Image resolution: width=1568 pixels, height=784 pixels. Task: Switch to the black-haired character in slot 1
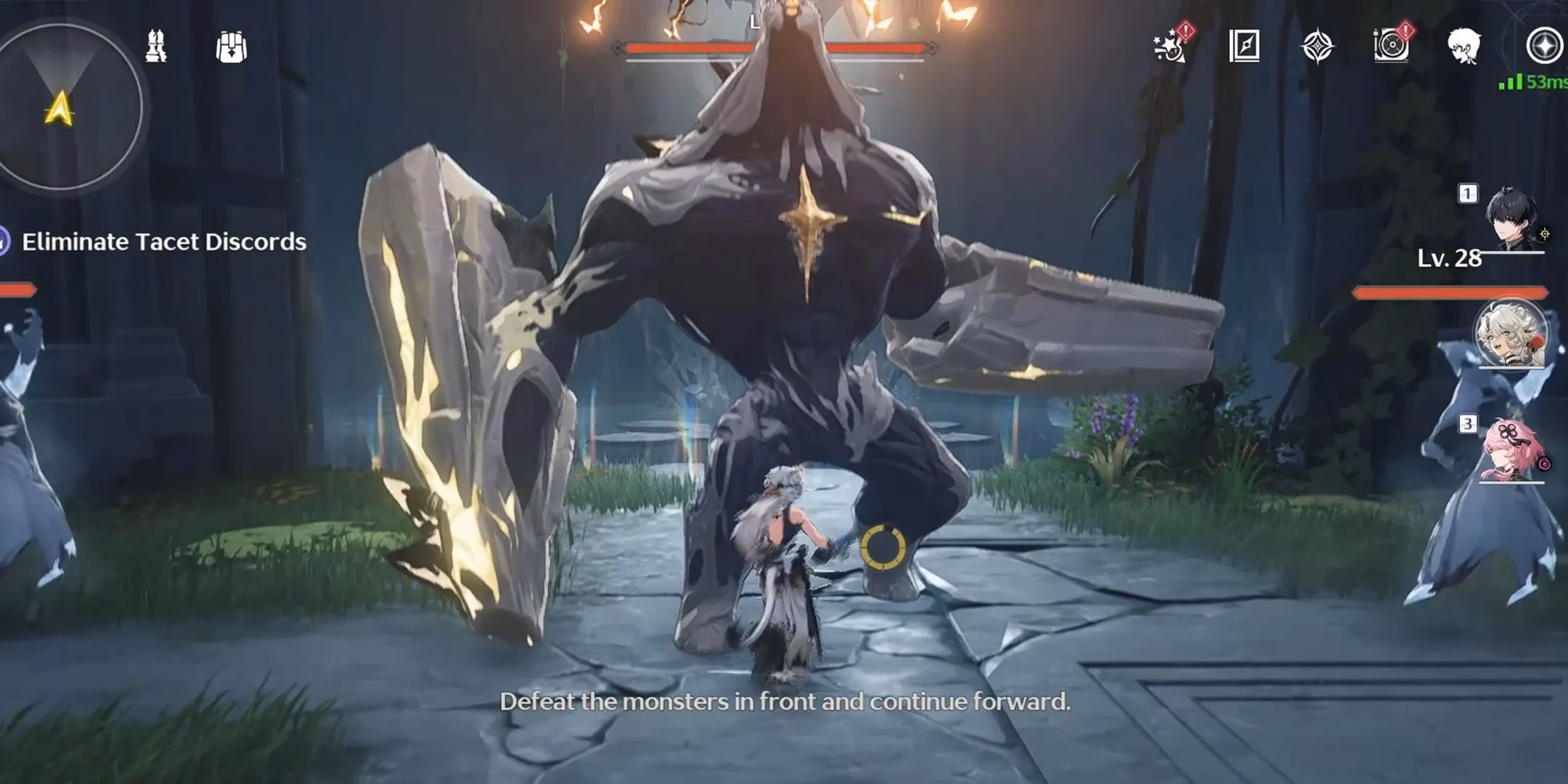pos(1512,218)
